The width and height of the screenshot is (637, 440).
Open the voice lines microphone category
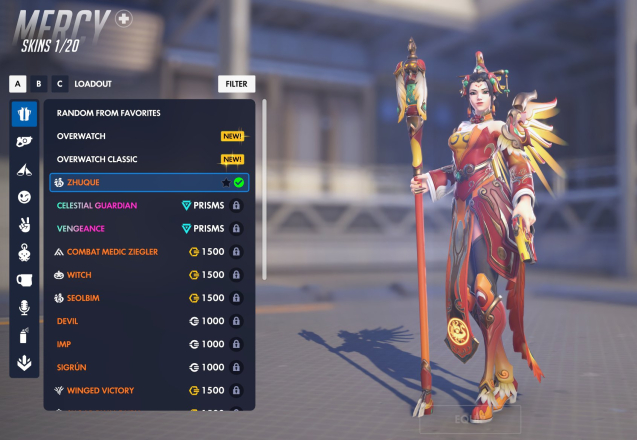click(x=25, y=307)
